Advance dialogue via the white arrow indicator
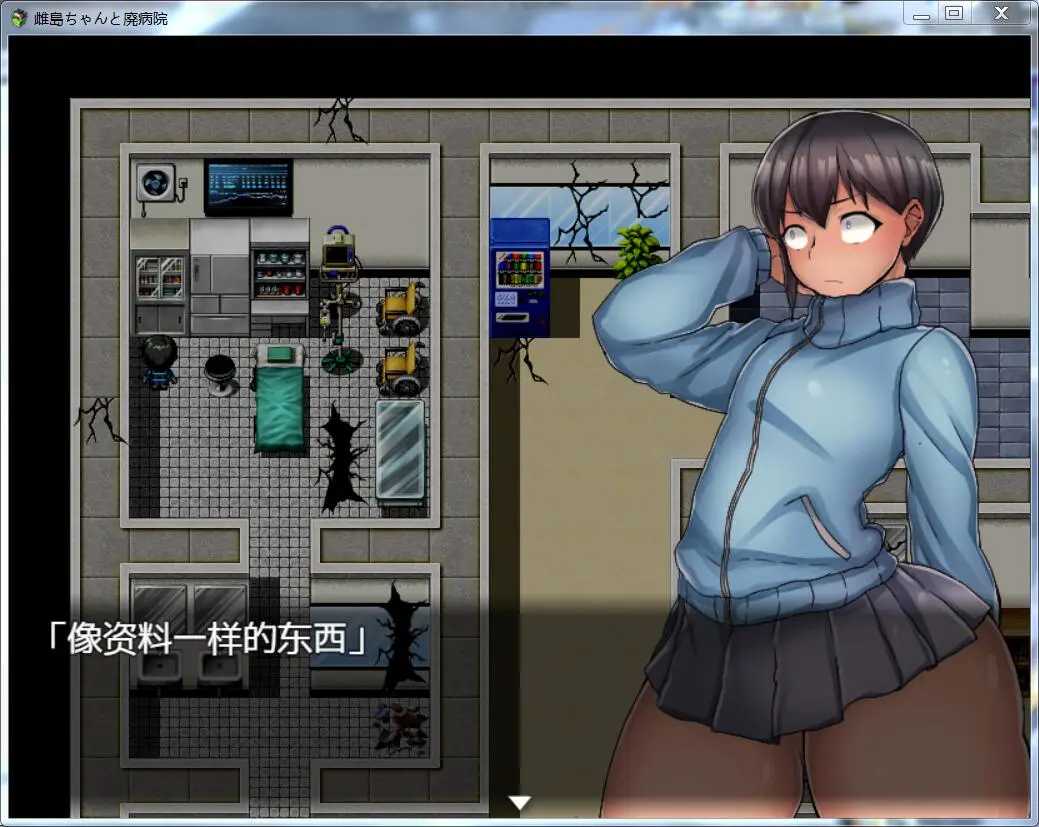Screen dimensions: 1039x827 pyautogui.click(x=519, y=802)
